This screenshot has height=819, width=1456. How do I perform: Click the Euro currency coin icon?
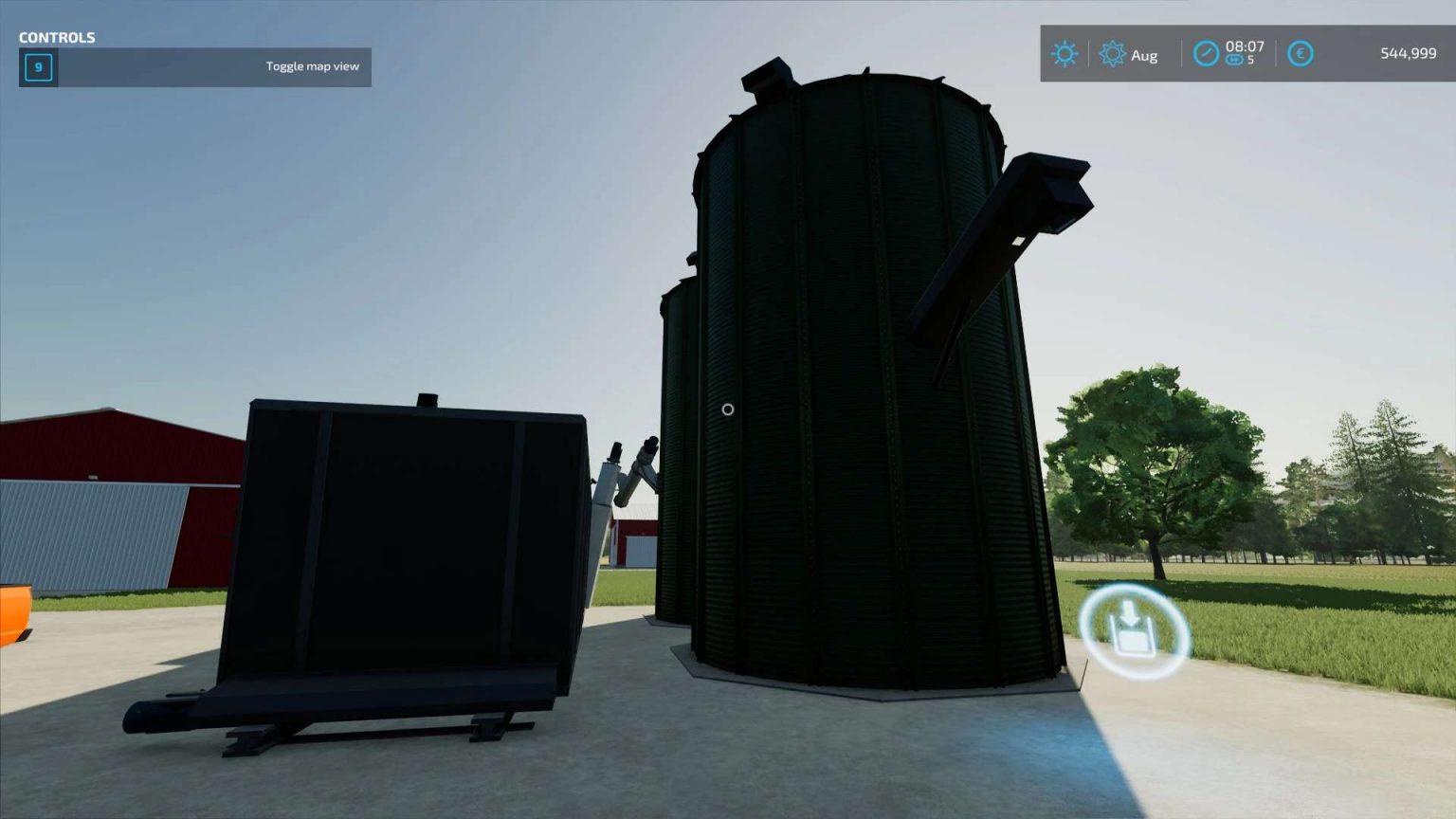1301,54
